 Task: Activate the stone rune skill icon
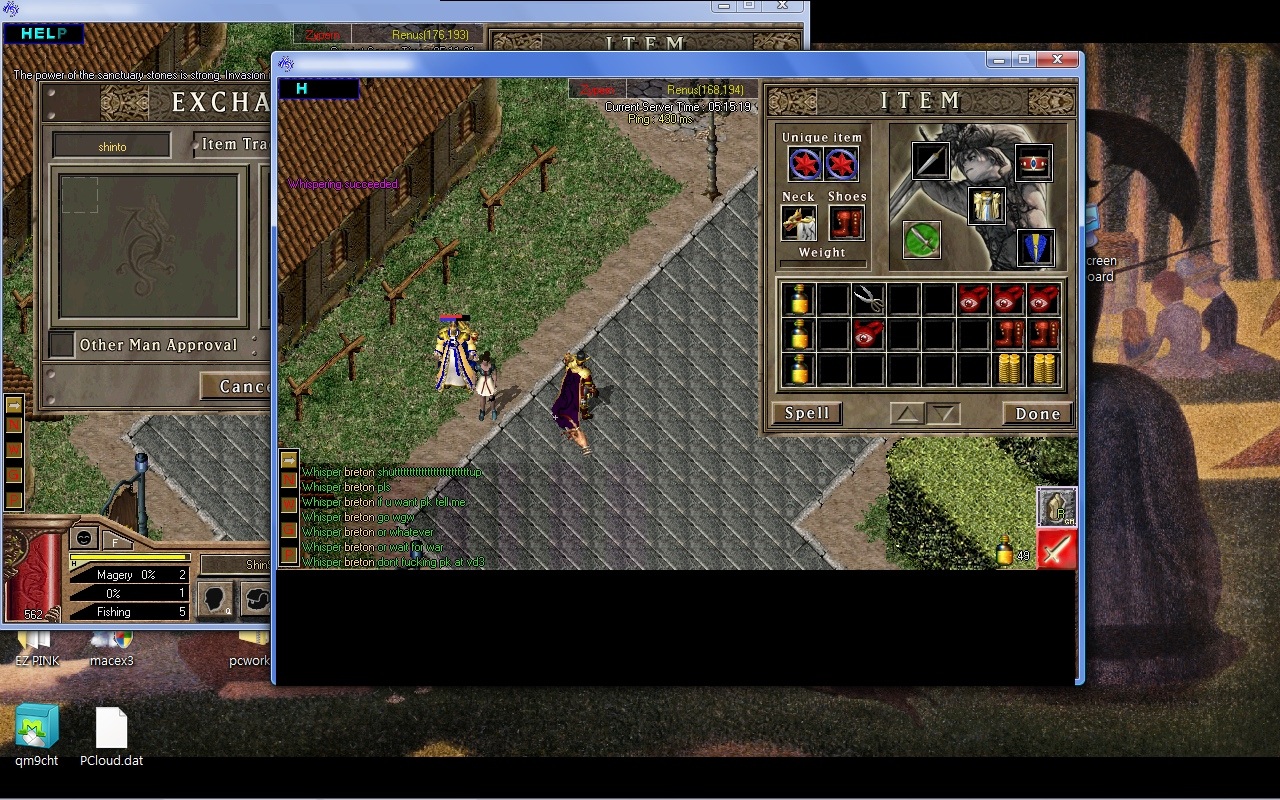point(1056,507)
